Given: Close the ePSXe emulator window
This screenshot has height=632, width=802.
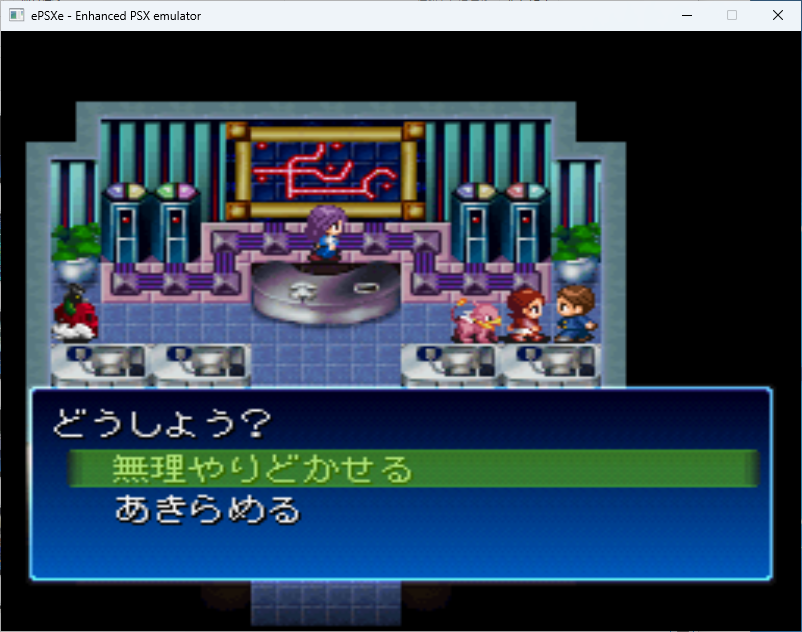Looking at the screenshot, I should [777, 15].
